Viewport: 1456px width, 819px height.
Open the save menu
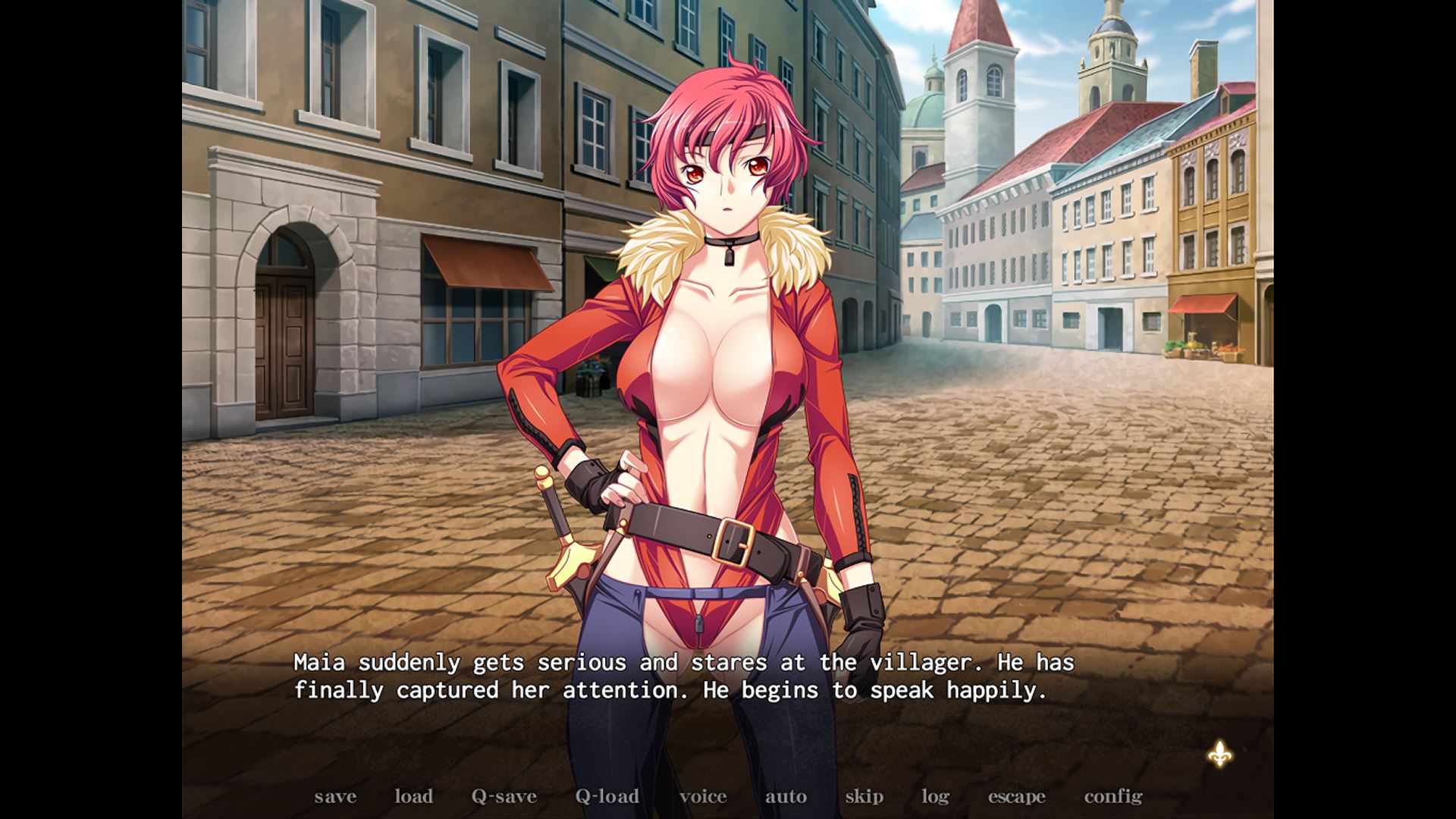(335, 796)
